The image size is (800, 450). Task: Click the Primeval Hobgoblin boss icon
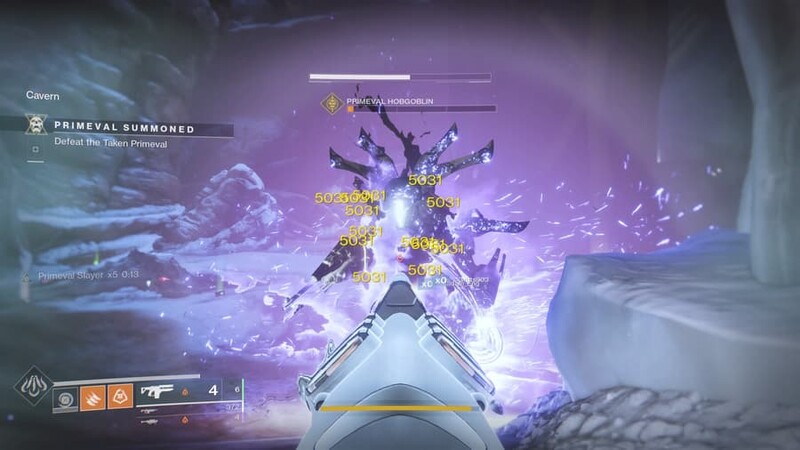331,102
